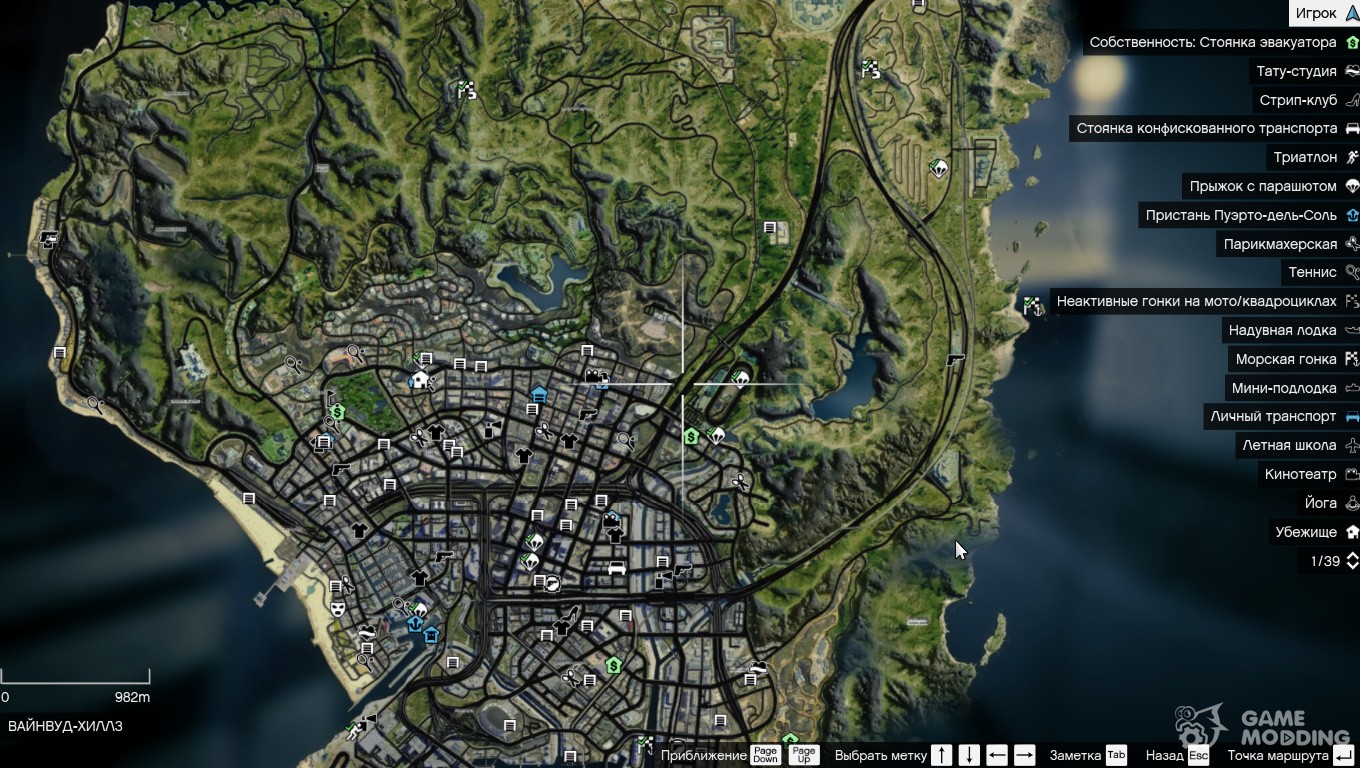This screenshot has width=1360, height=768.
Task: Choose the Летная школа legend entry
Action: (x=1289, y=445)
